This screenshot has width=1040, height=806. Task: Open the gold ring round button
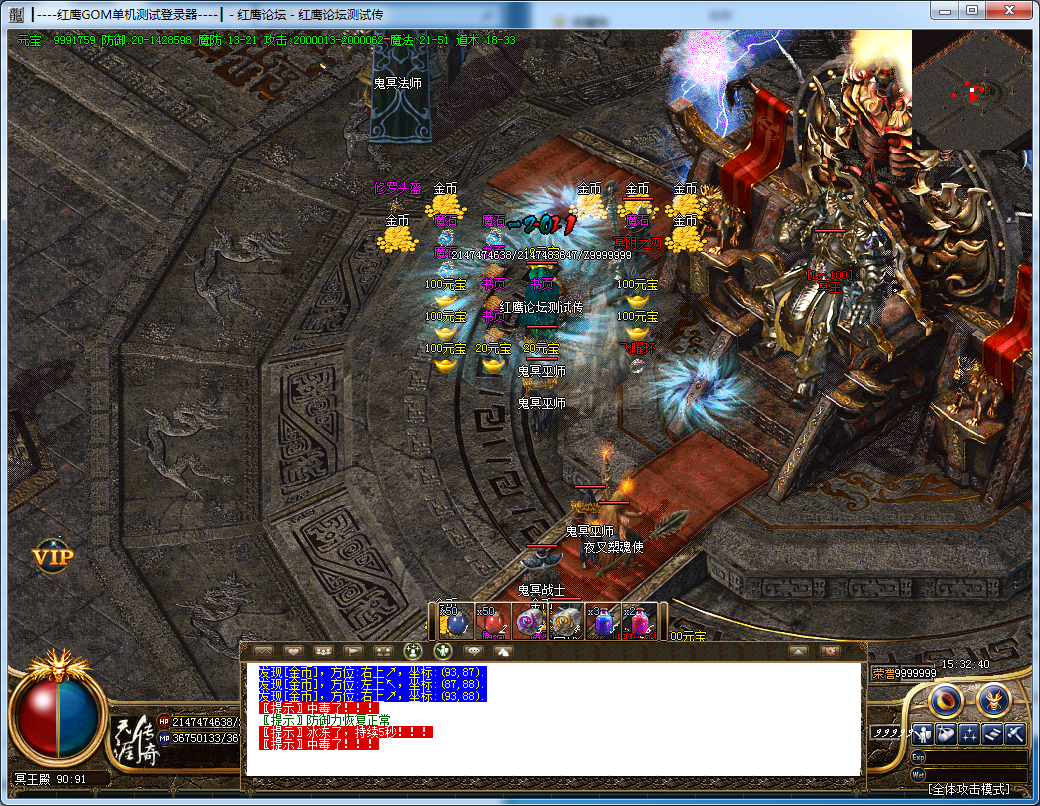coord(945,700)
